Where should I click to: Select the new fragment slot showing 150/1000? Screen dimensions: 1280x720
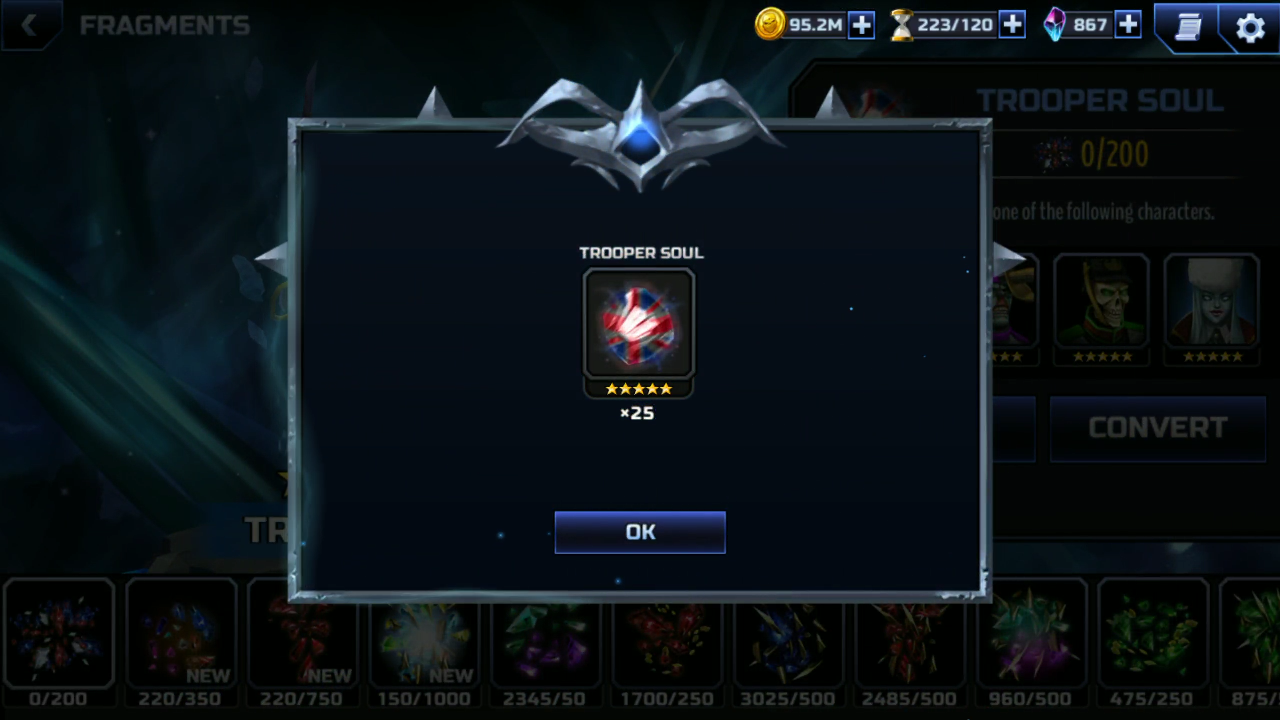pos(425,634)
